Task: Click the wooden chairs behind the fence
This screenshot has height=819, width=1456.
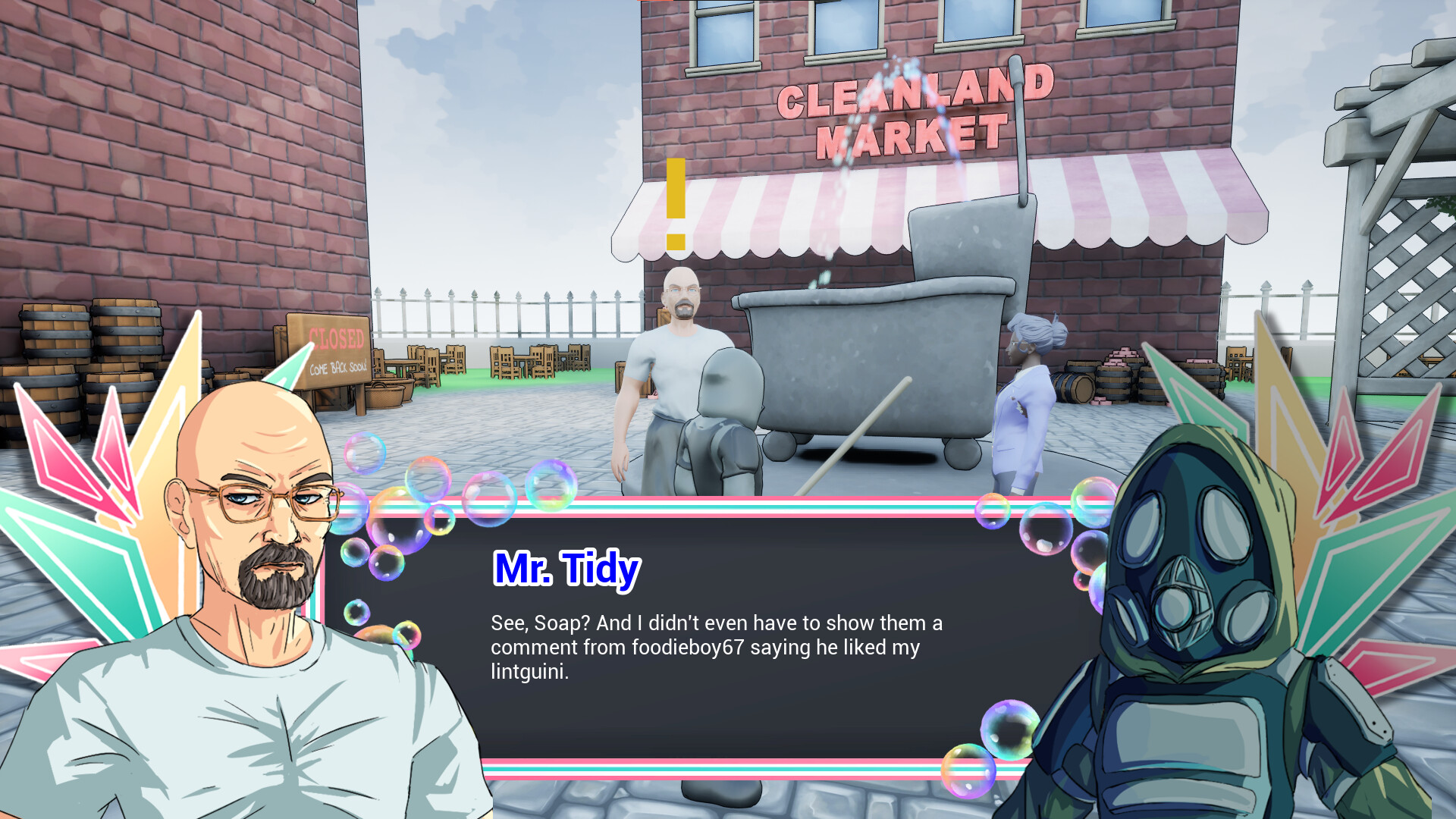Action: coord(508,360)
